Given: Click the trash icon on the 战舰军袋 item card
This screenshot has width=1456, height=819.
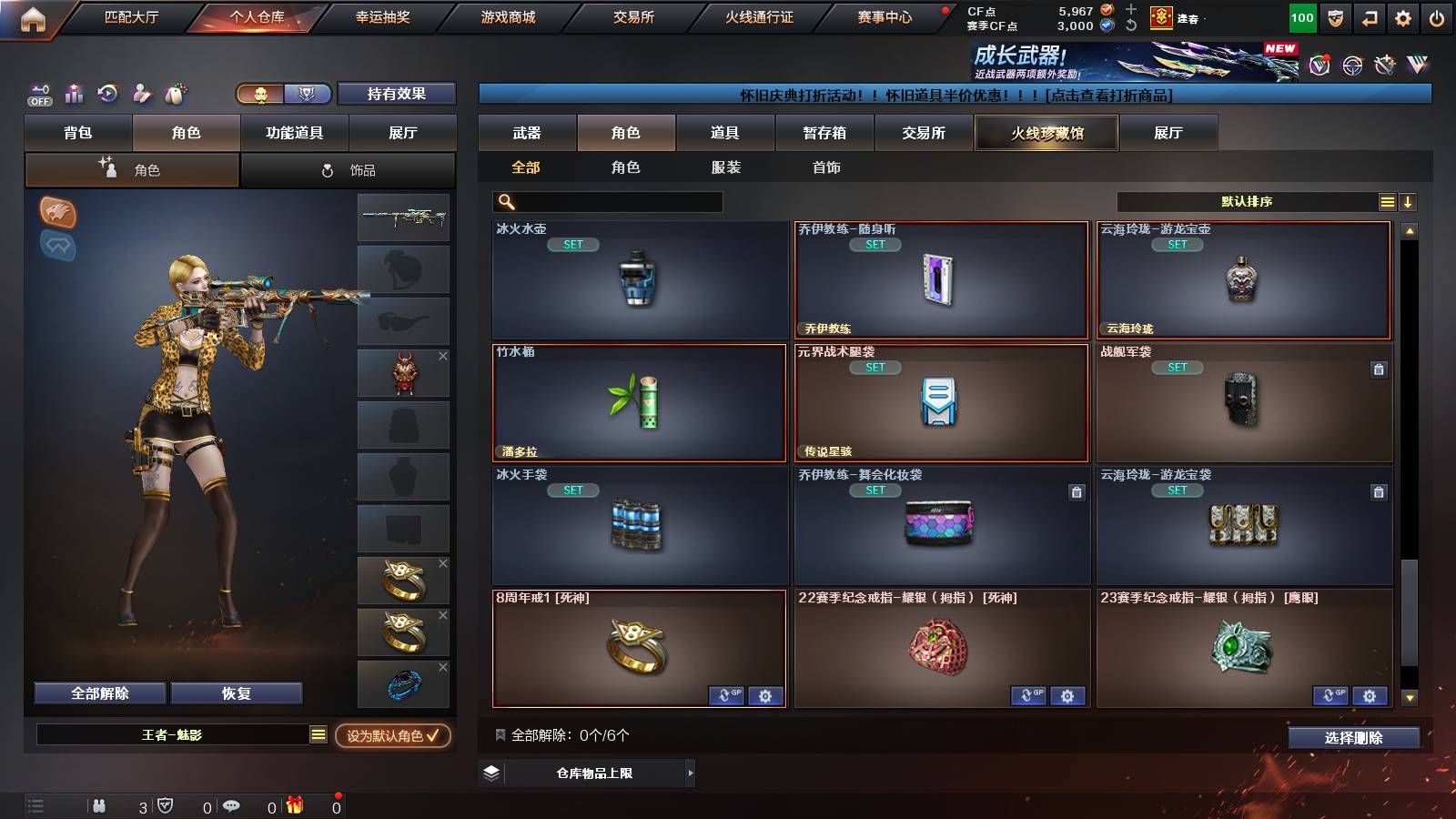Looking at the screenshot, I should coord(1378,367).
